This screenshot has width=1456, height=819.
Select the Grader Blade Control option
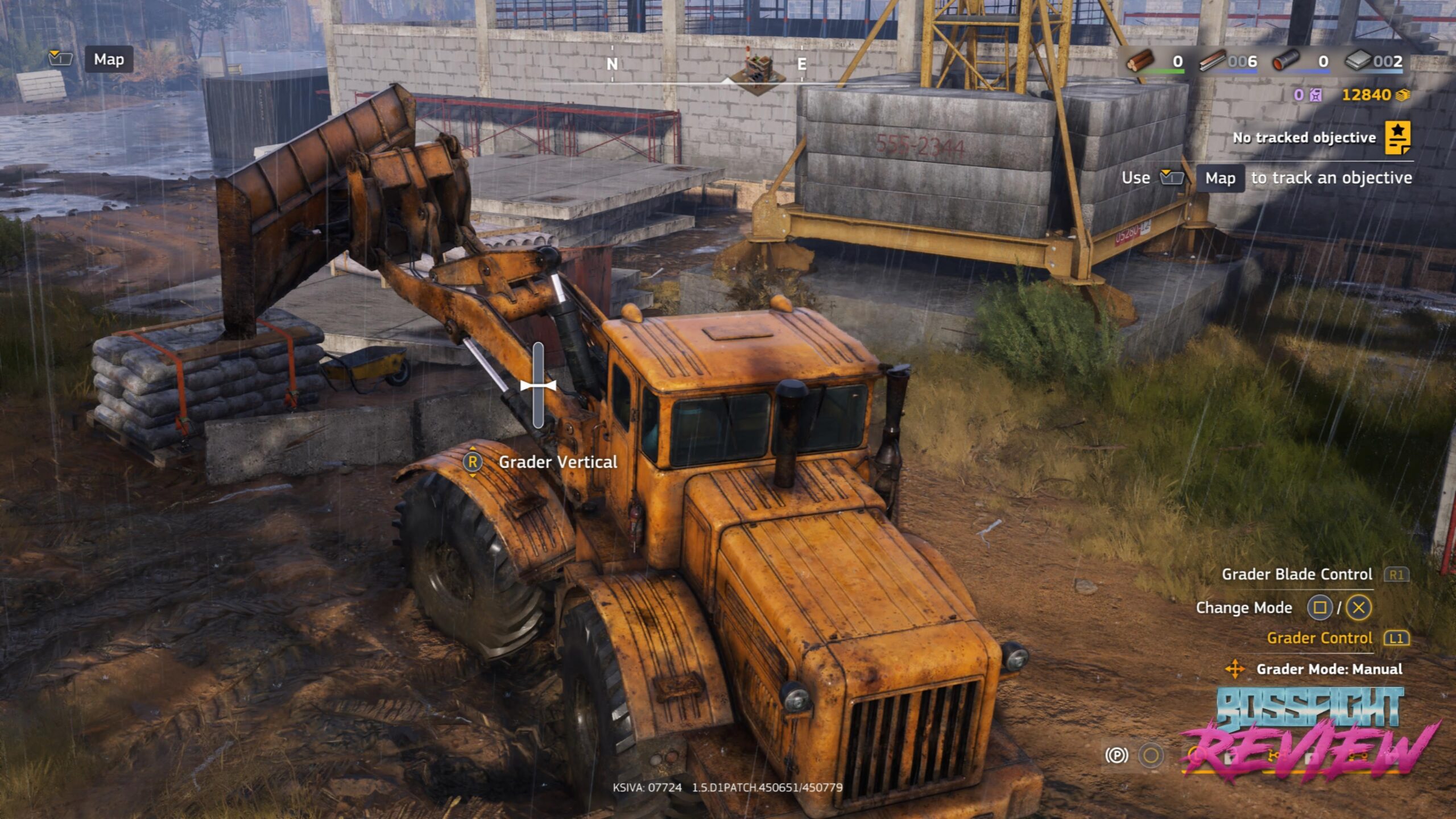coord(1297,574)
